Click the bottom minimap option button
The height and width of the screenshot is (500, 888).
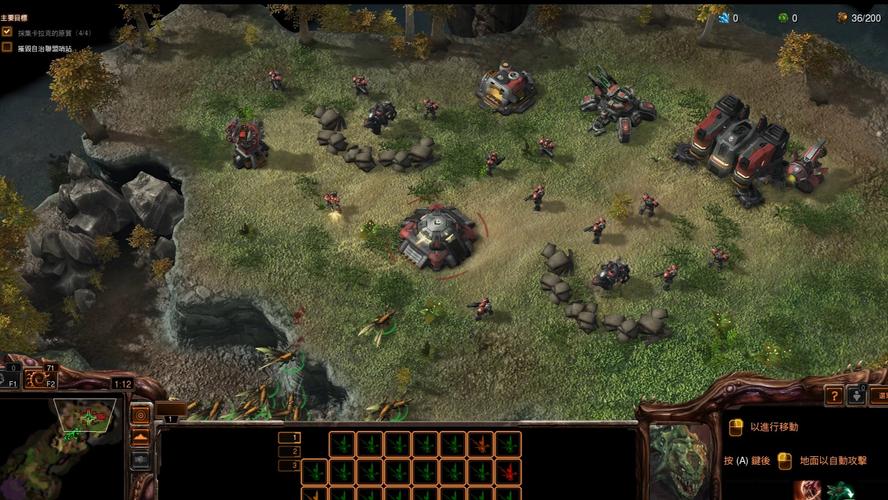(140, 459)
